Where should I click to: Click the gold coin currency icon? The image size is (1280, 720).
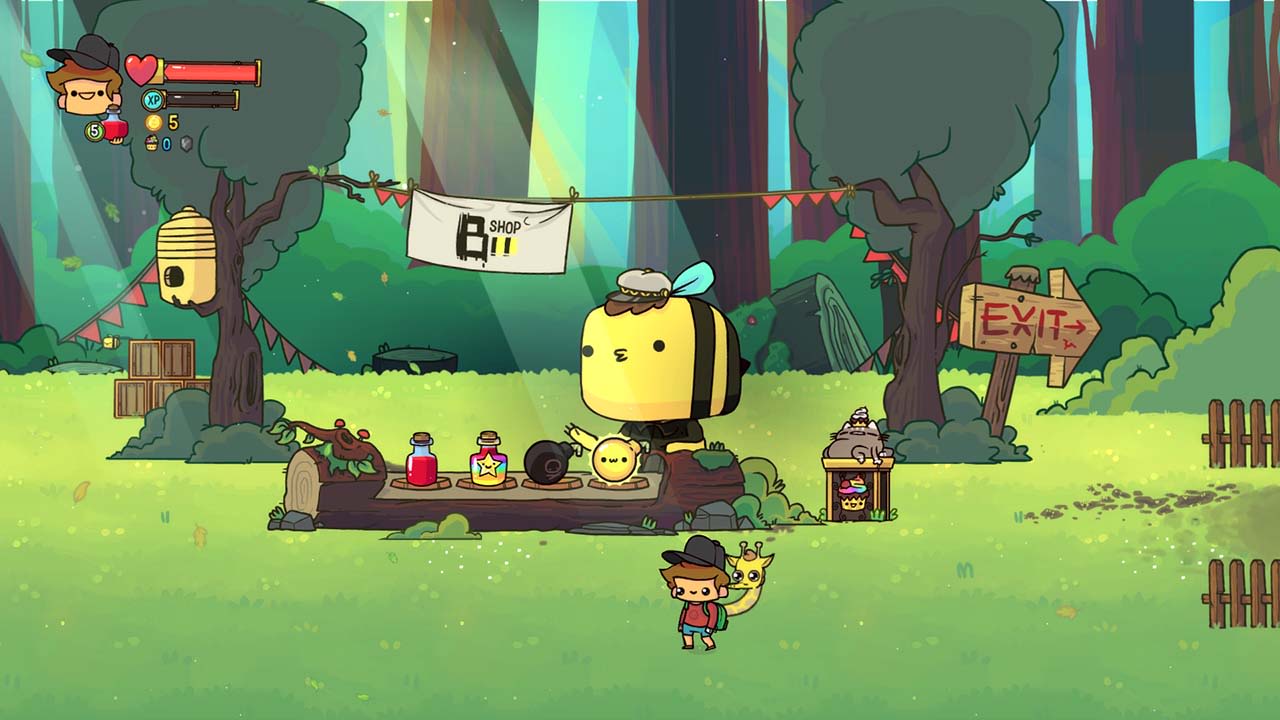coord(153,122)
